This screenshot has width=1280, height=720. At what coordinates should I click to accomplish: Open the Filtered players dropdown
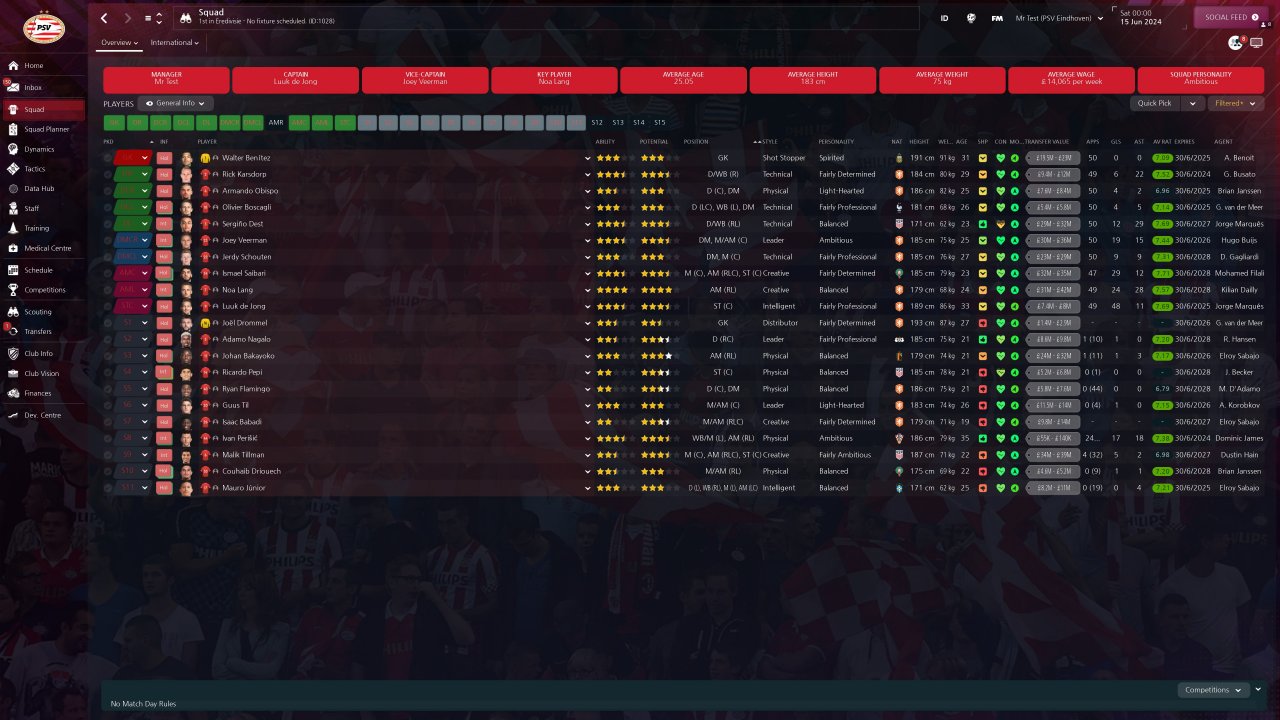(1235, 103)
